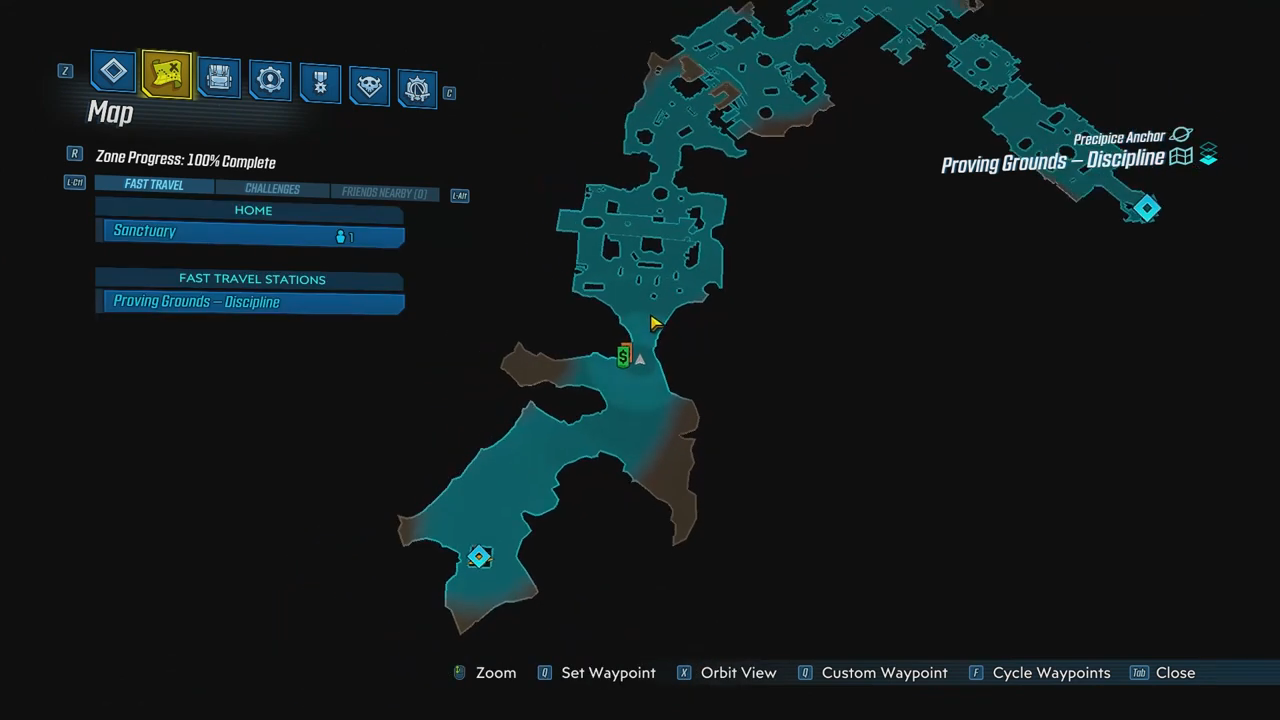Screen dimensions: 1280x720
Task: Click the green vending machine map marker
Action: [623, 356]
